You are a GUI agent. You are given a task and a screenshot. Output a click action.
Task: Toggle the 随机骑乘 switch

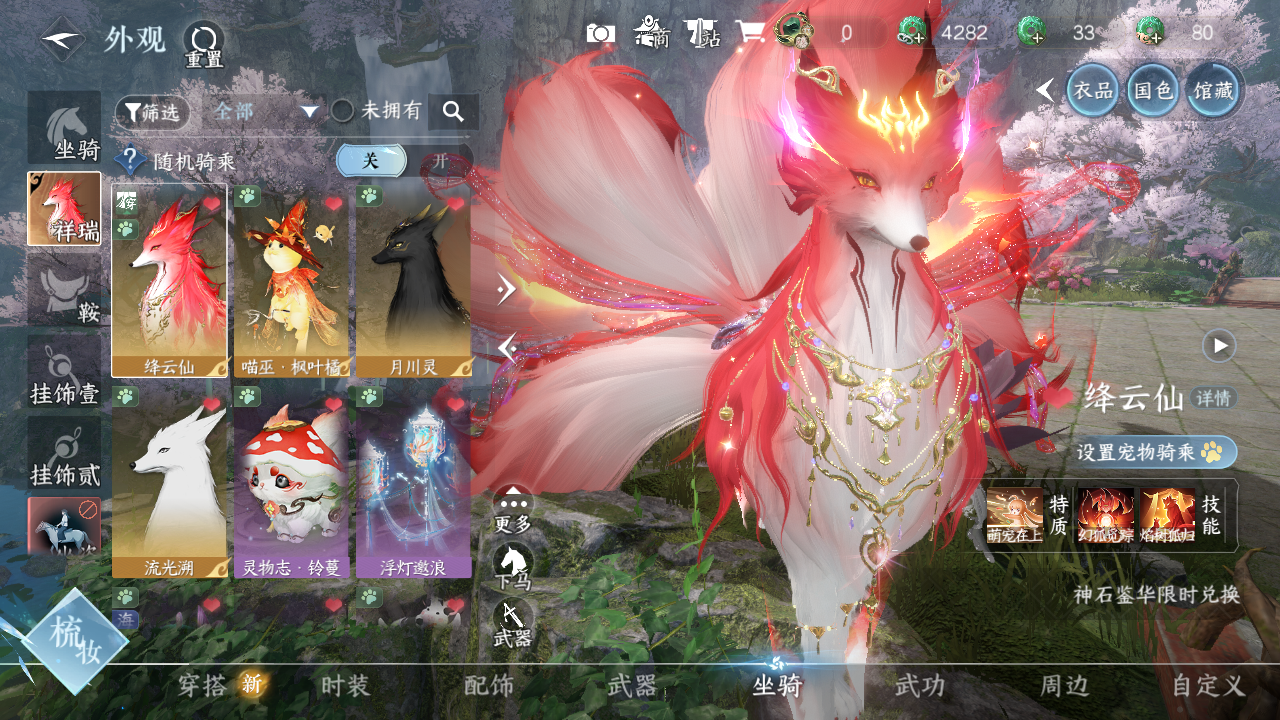(x=403, y=160)
